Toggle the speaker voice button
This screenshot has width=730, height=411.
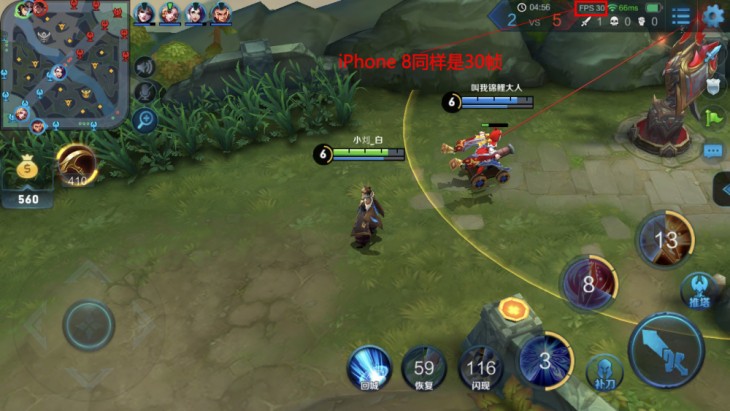[146, 67]
